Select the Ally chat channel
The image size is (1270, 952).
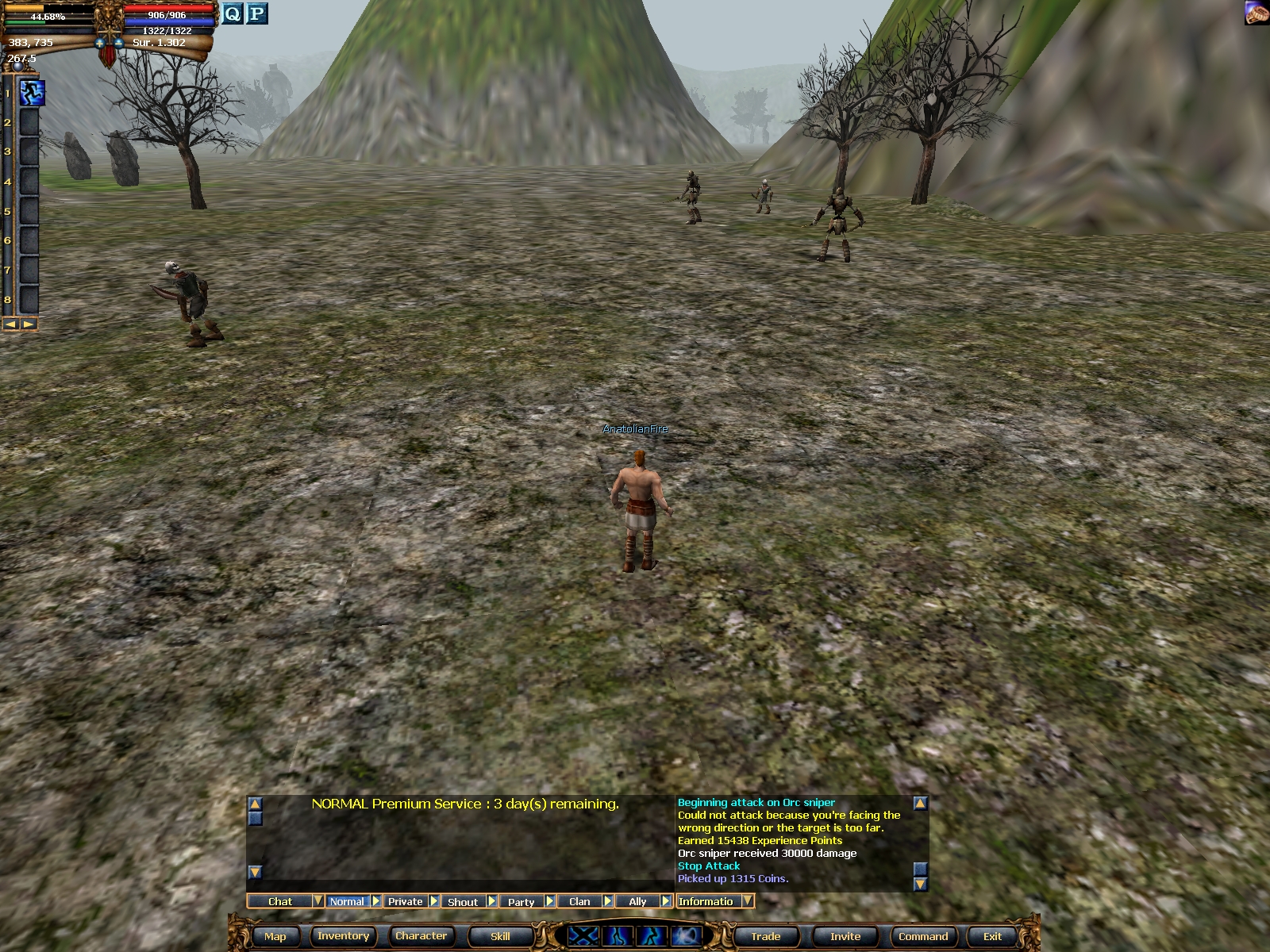click(637, 901)
